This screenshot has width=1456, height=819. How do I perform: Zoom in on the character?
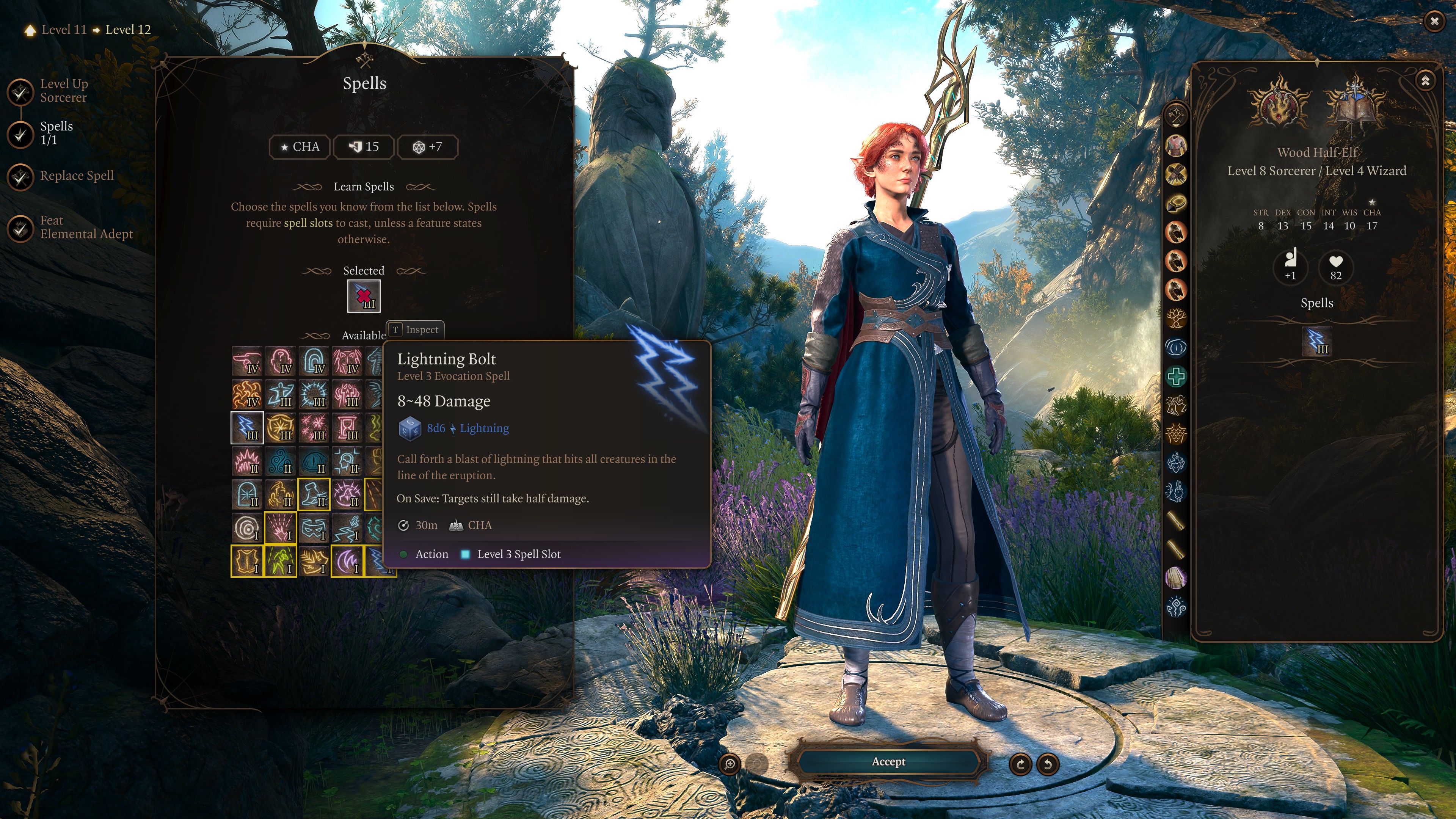[x=730, y=764]
